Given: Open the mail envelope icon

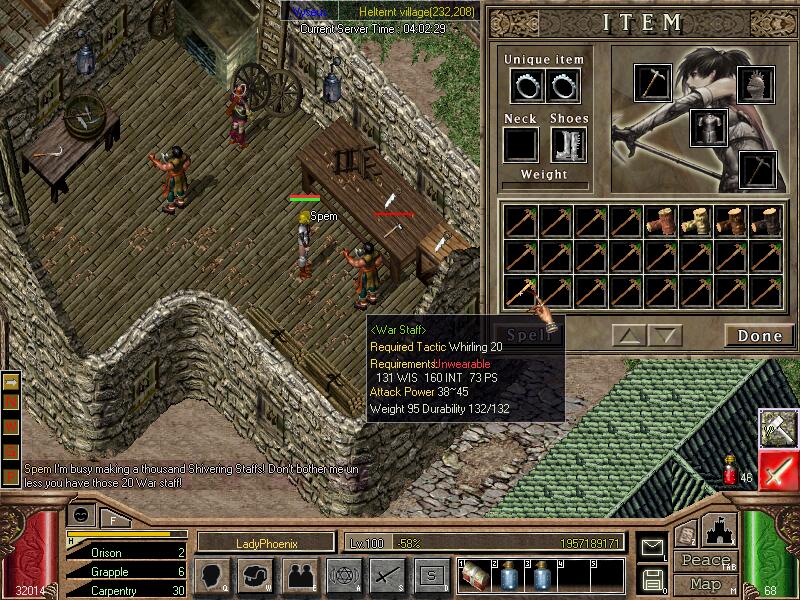Looking at the screenshot, I should 653,547.
